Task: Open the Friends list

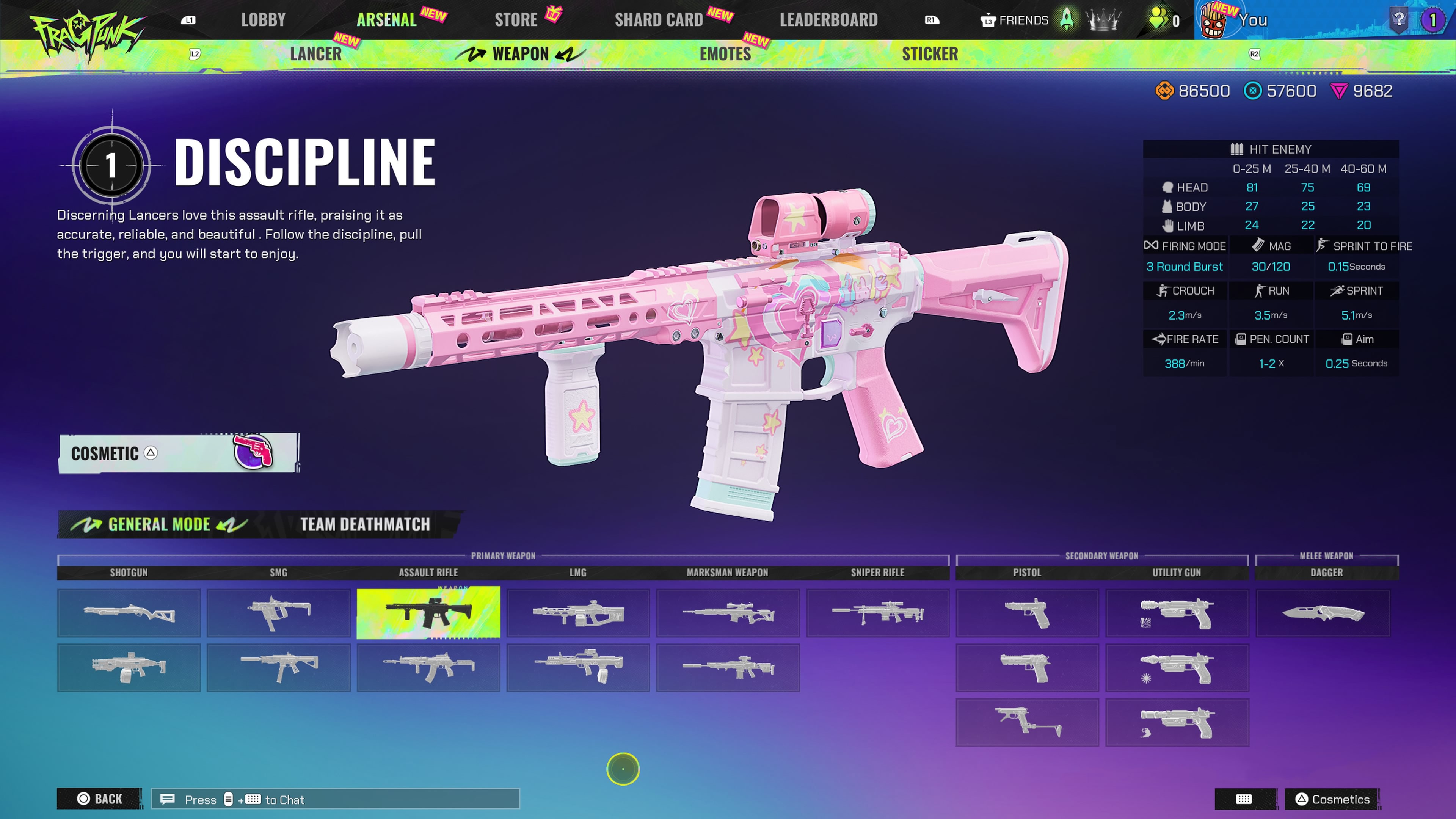Action: pyautogui.click(x=1015, y=20)
